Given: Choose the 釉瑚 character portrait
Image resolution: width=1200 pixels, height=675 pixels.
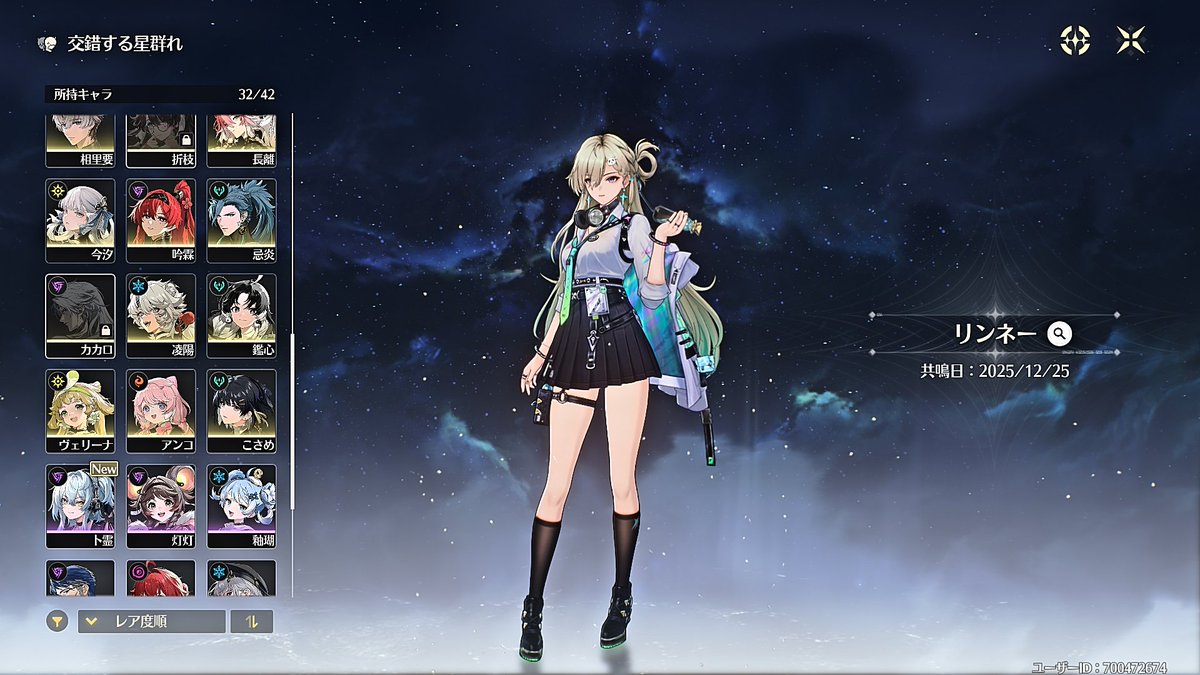Looking at the screenshot, I should click(241, 505).
